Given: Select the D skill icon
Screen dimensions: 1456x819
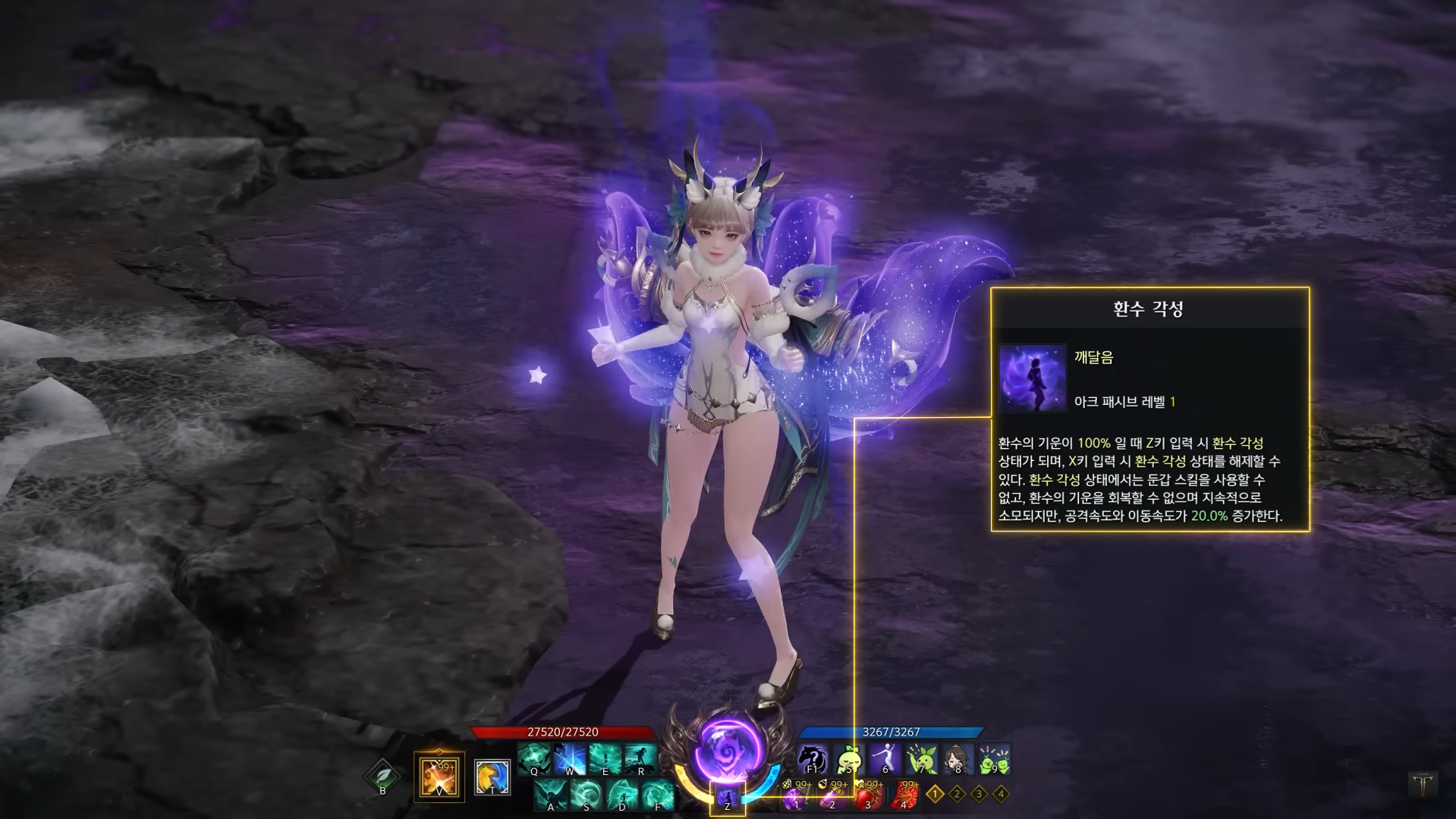Looking at the screenshot, I should coord(622,795).
